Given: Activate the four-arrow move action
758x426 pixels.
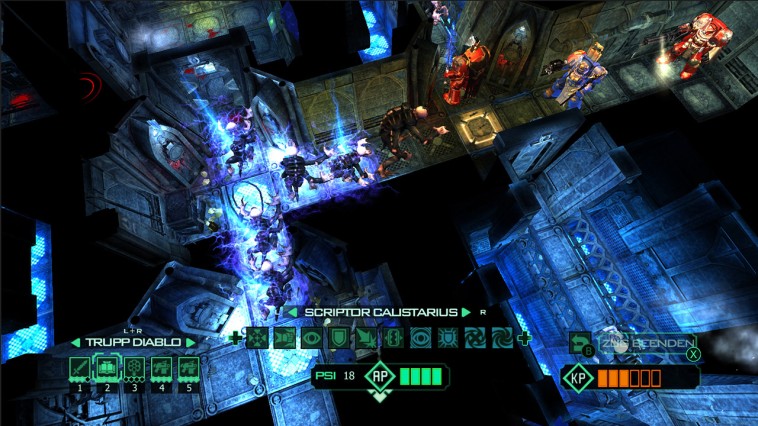Looking at the screenshot, I should click(x=257, y=338).
